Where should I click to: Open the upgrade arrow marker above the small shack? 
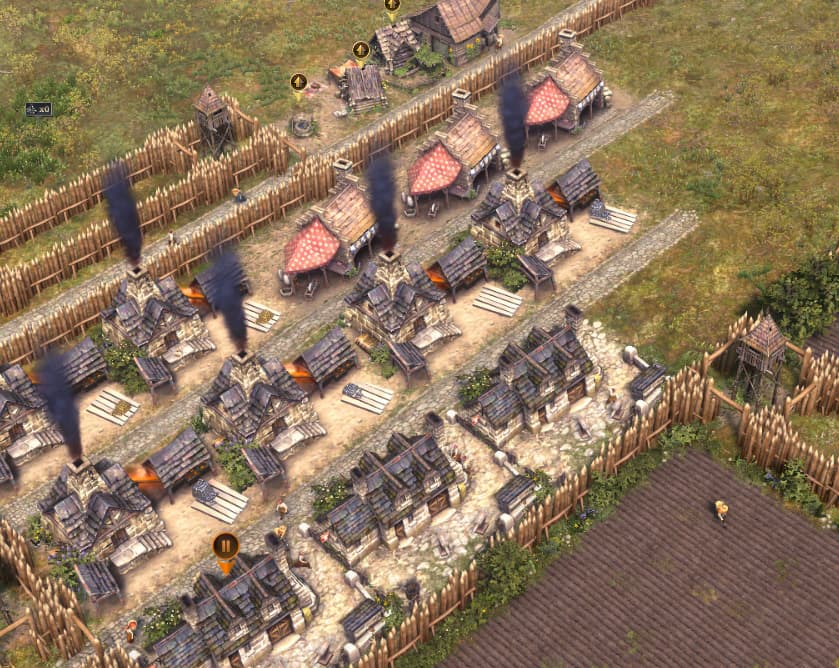(361, 49)
